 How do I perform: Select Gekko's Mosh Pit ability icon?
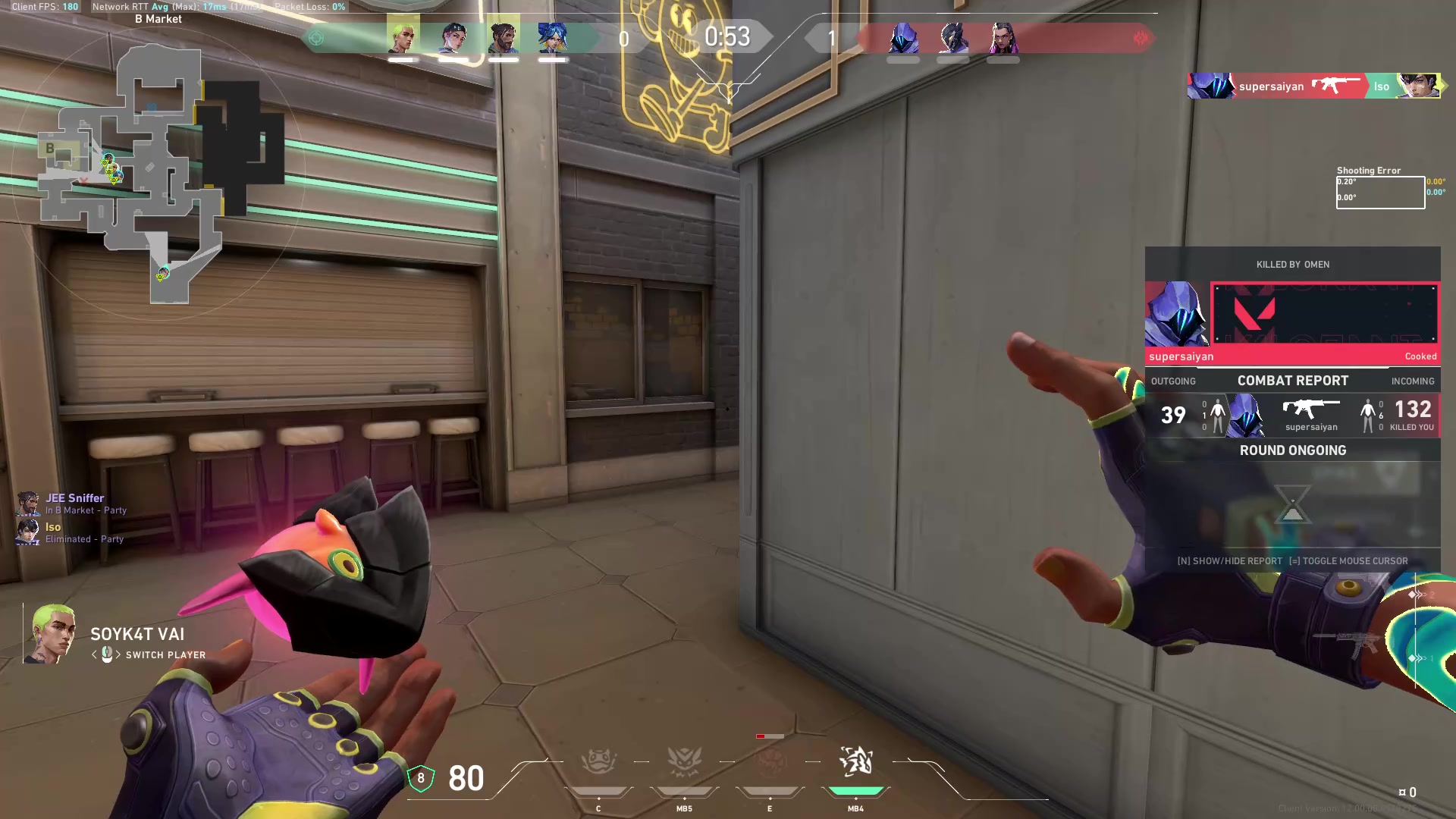pos(598,761)
